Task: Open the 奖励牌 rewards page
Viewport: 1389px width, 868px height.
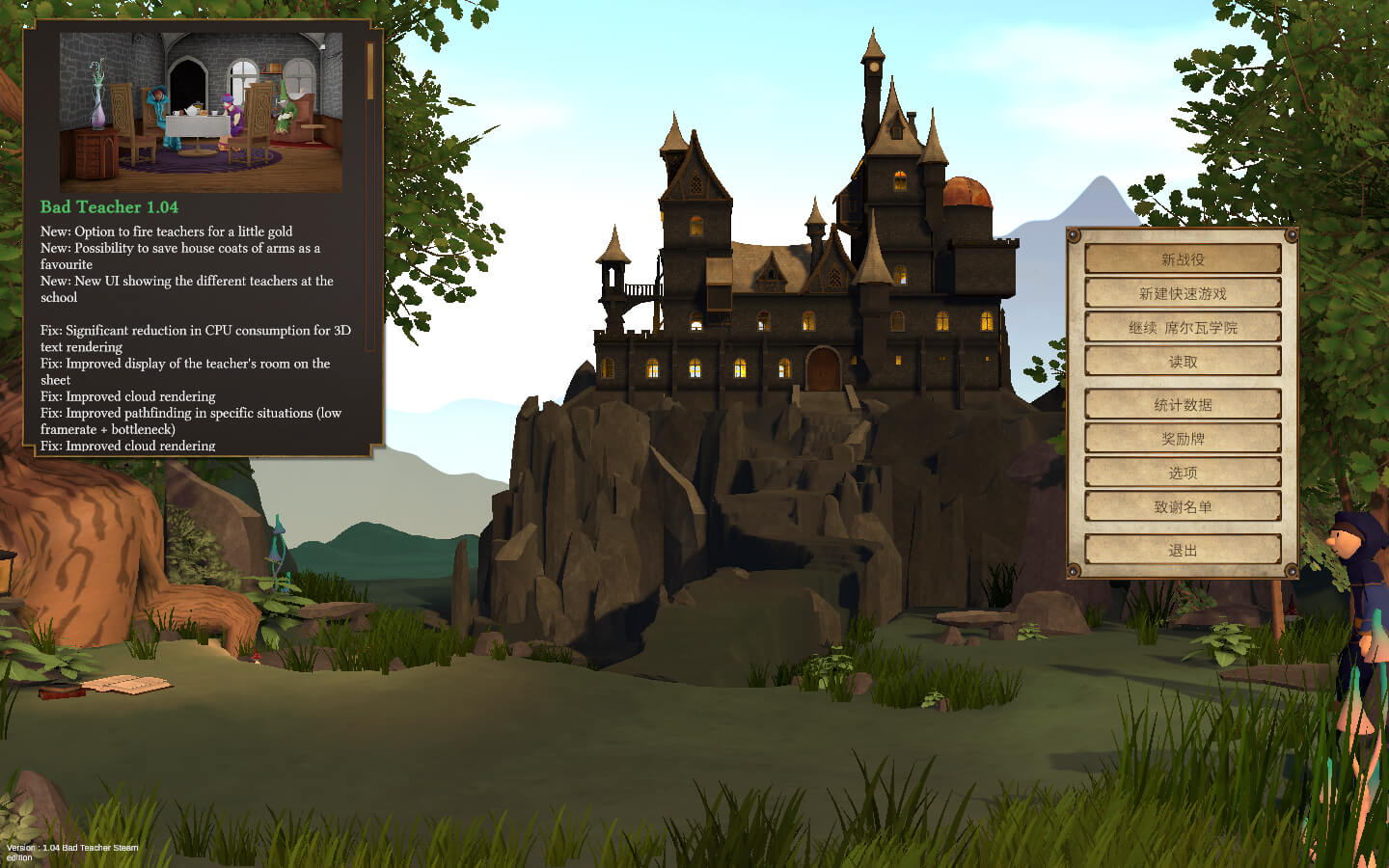Action: [x=1183, y=439]
